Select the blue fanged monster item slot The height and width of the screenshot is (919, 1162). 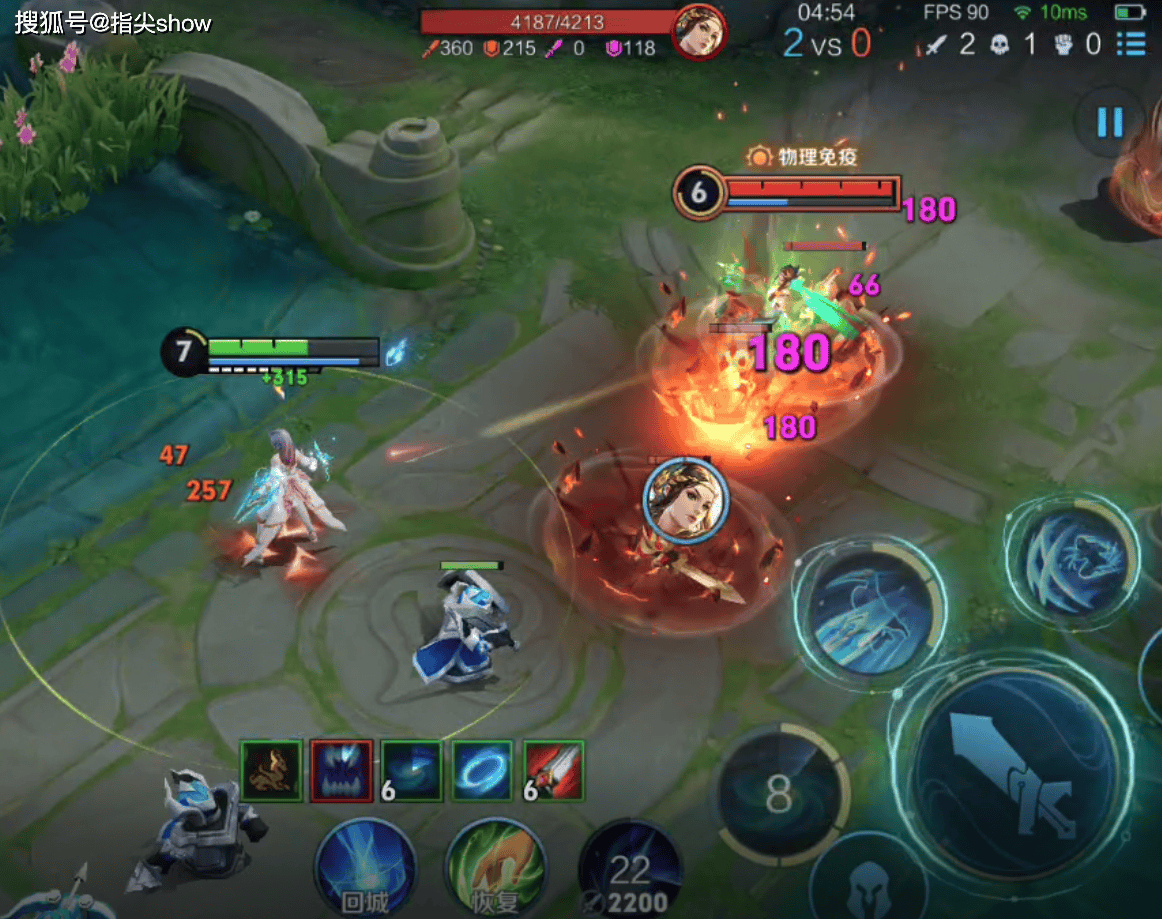pos(341,771)
